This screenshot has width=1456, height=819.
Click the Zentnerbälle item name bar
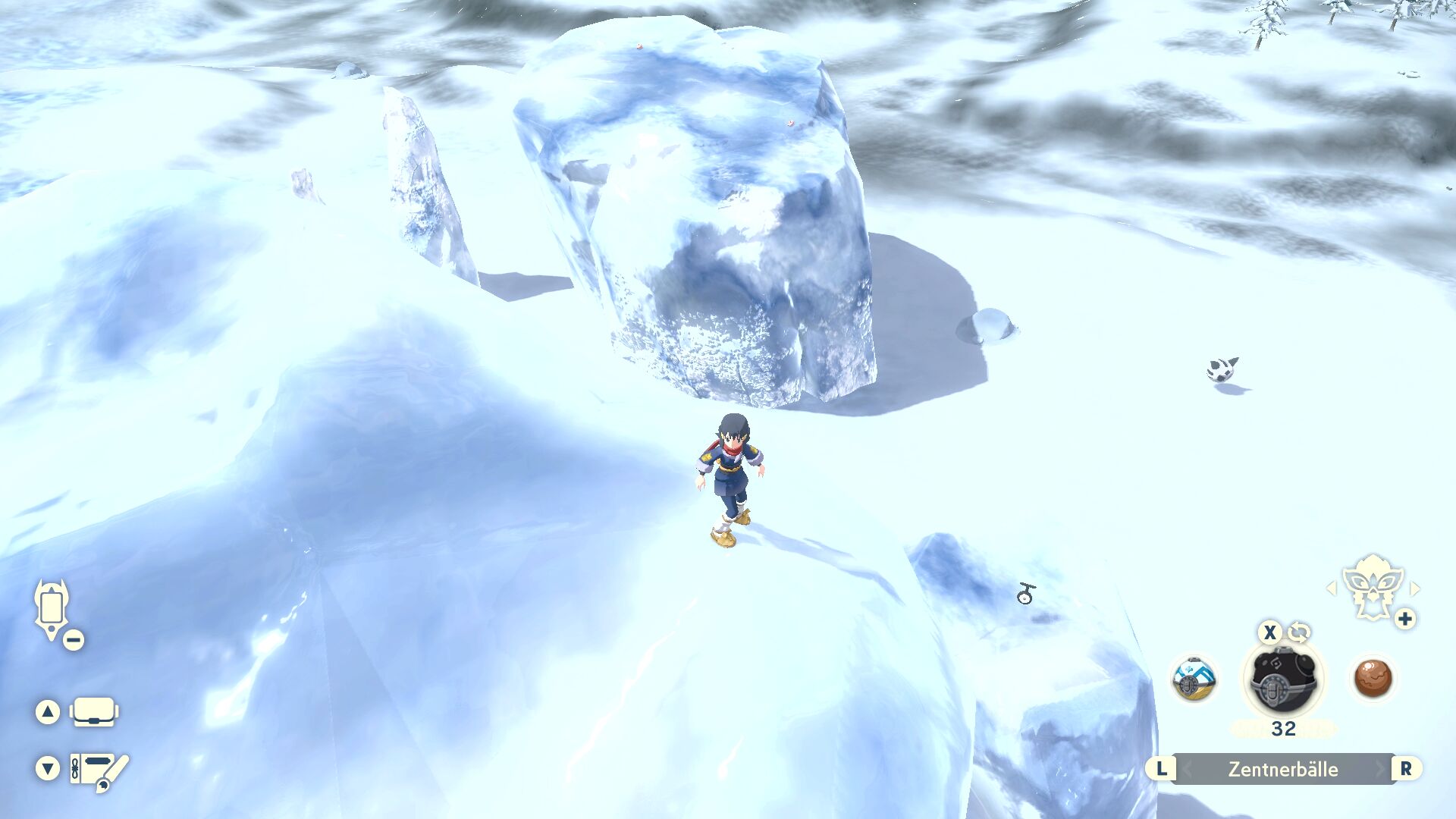(1283, 769)
